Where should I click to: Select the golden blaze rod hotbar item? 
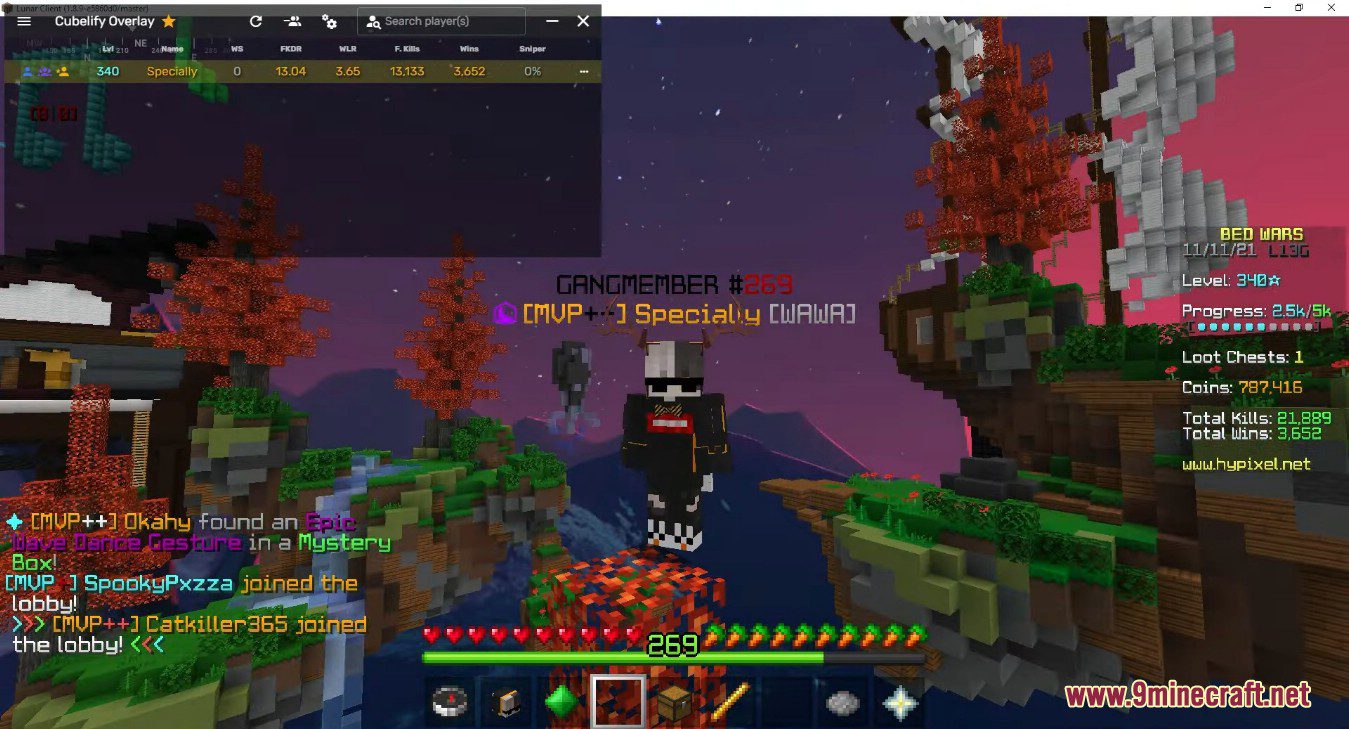point(731,704)
